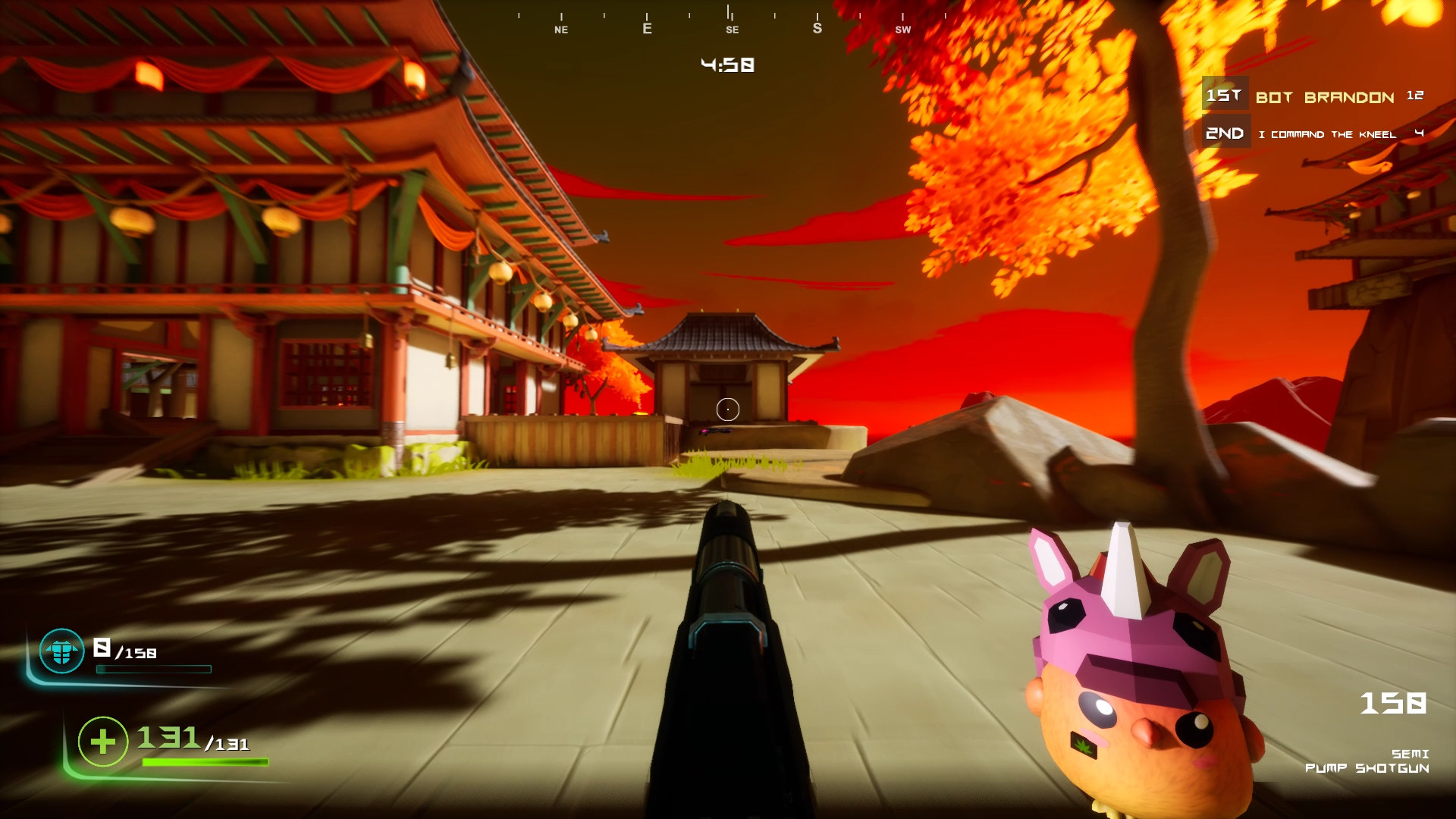The height and width of the screenshot is (819, 1456).
Task: Click the compass S direction marker
Action: pyautogui.click(x=817, y=29)
